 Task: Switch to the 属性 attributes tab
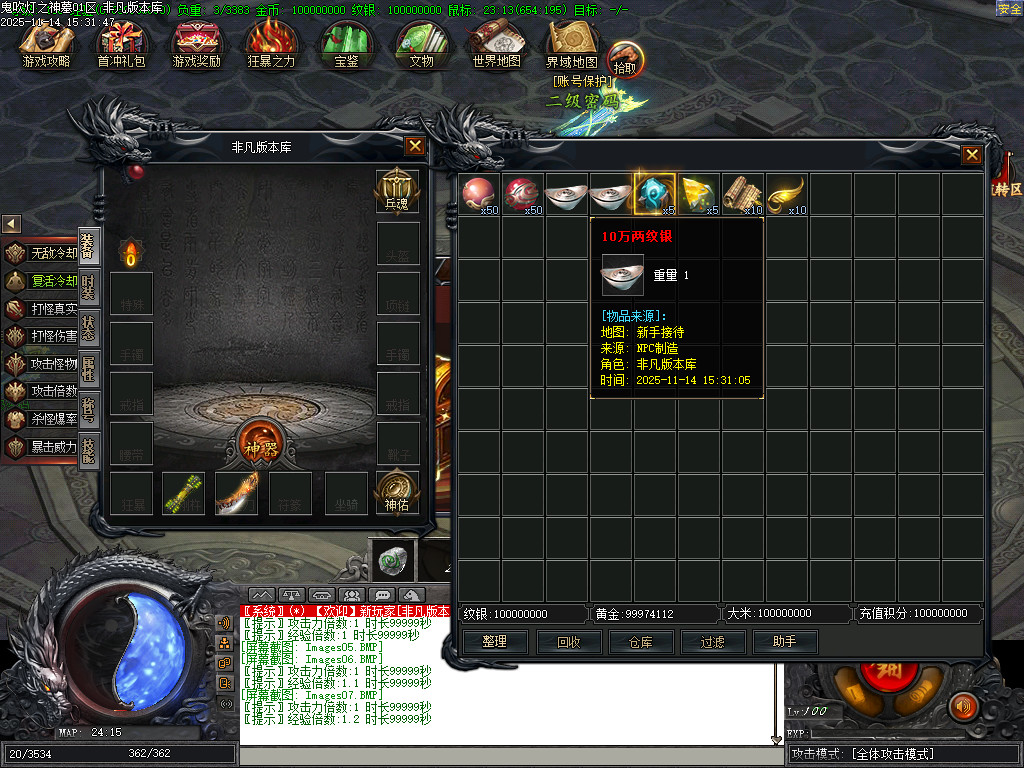88,367
